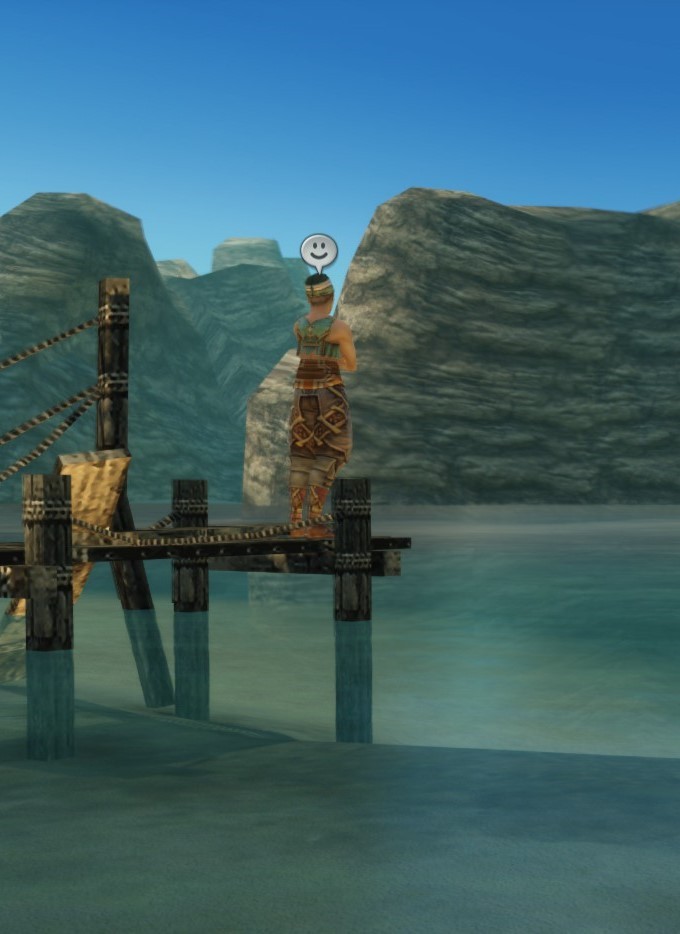This screenshot has width=680, height=934.
Task: Click the smiley face speech bubble icon
Action: (x=318, y=250)
